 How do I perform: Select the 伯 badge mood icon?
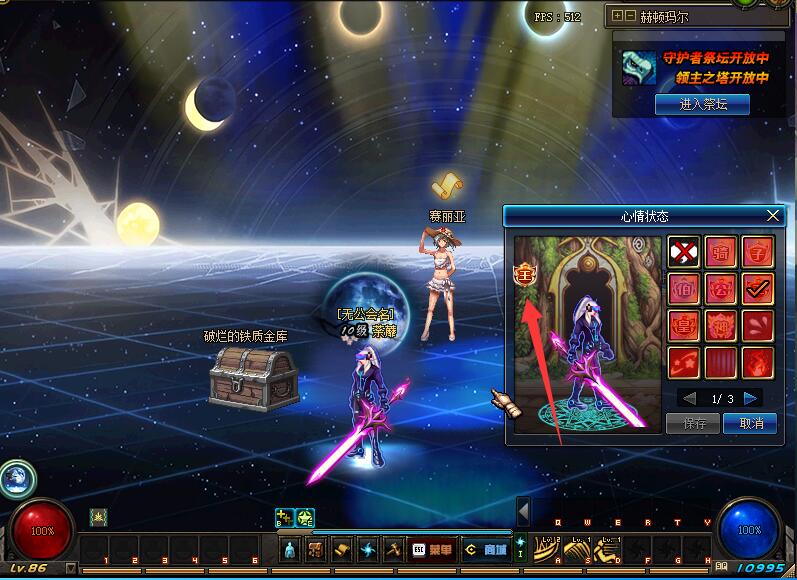point(685,289)
